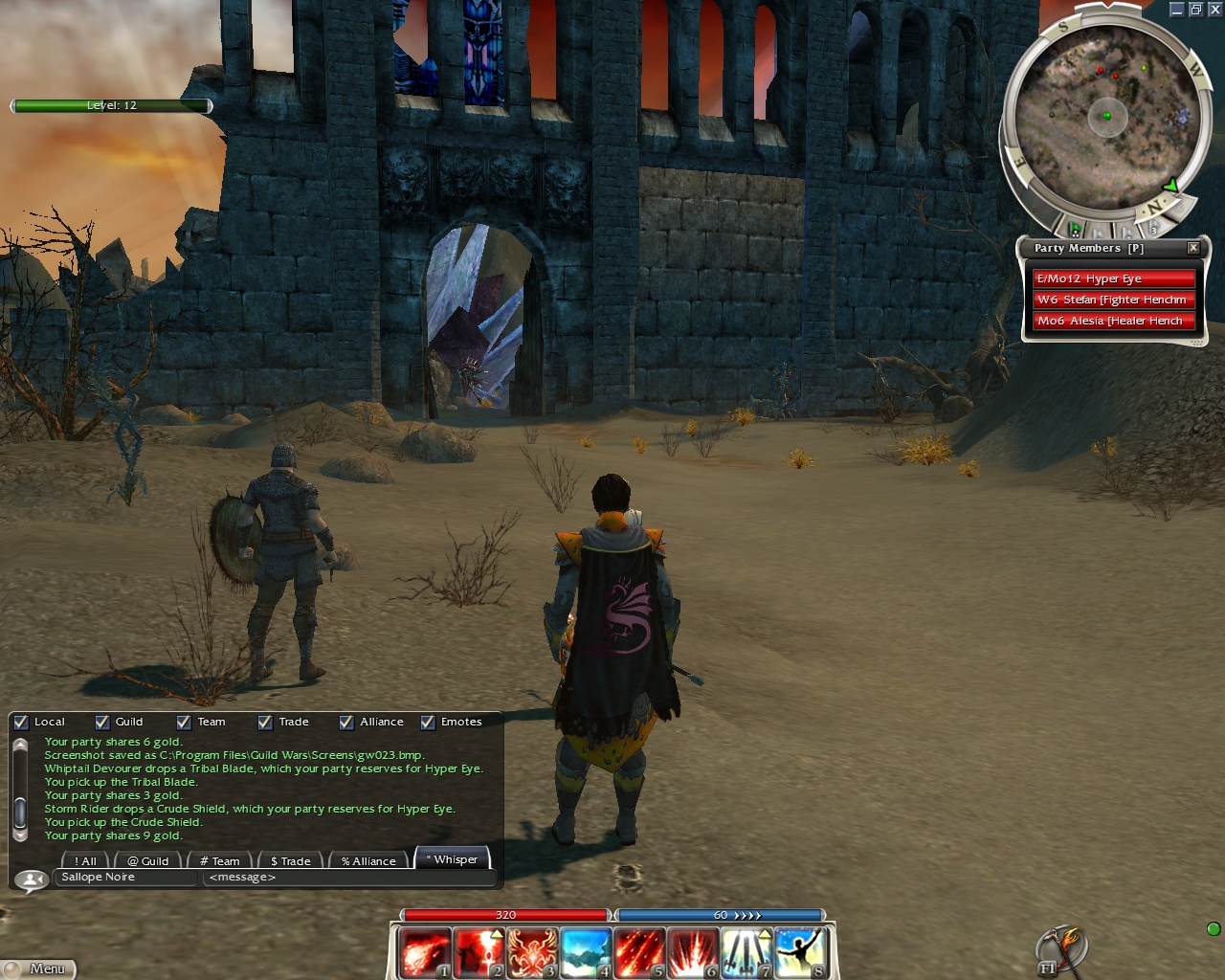Open the Menu button
The width and height of the screenshot is (1225, 980).
38,969
